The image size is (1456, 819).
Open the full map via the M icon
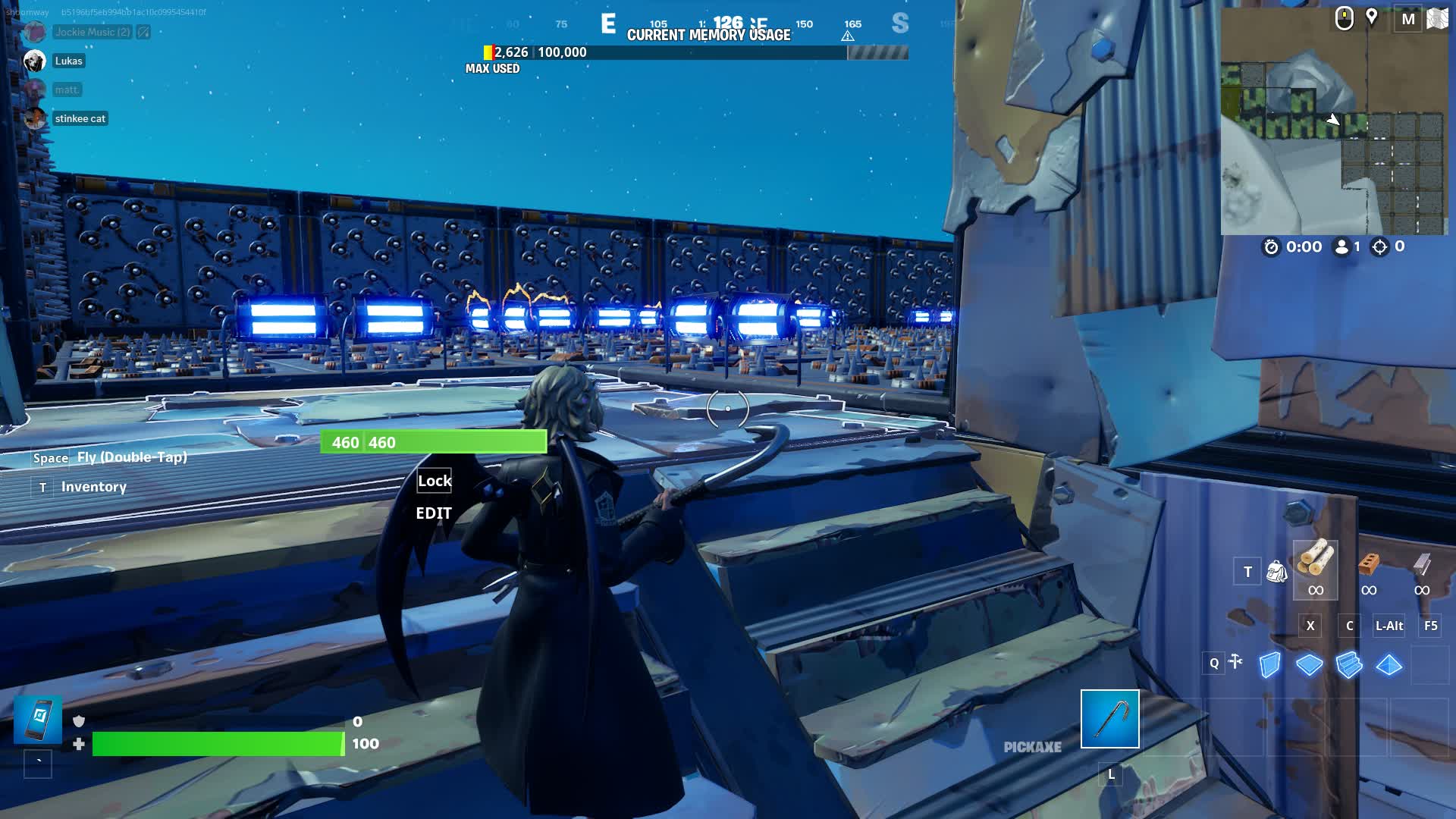point(1409,19)
